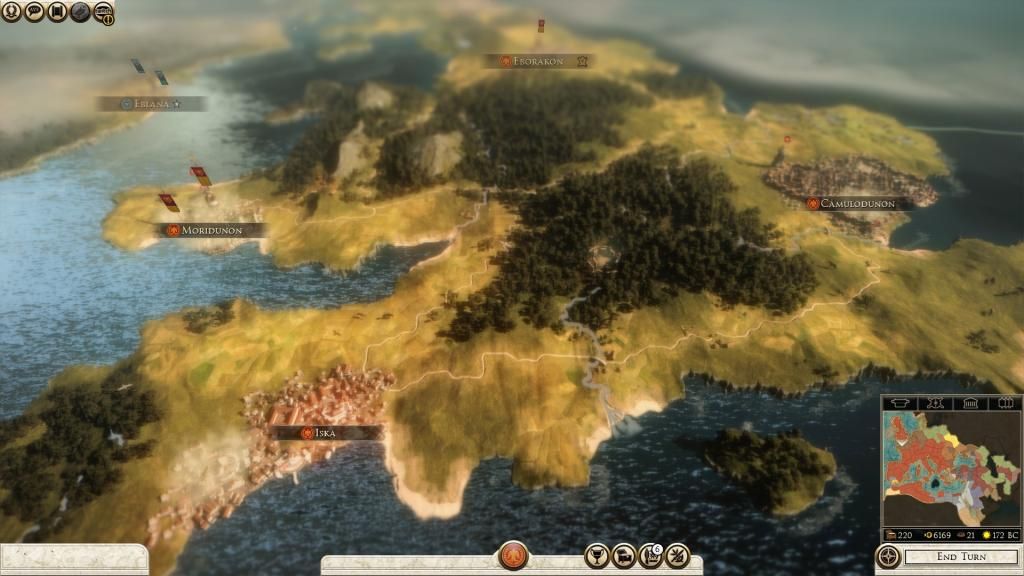Open the red faction emblem panel
The height and width of the screenshot is (576, 1024).
tap(513, 555)
